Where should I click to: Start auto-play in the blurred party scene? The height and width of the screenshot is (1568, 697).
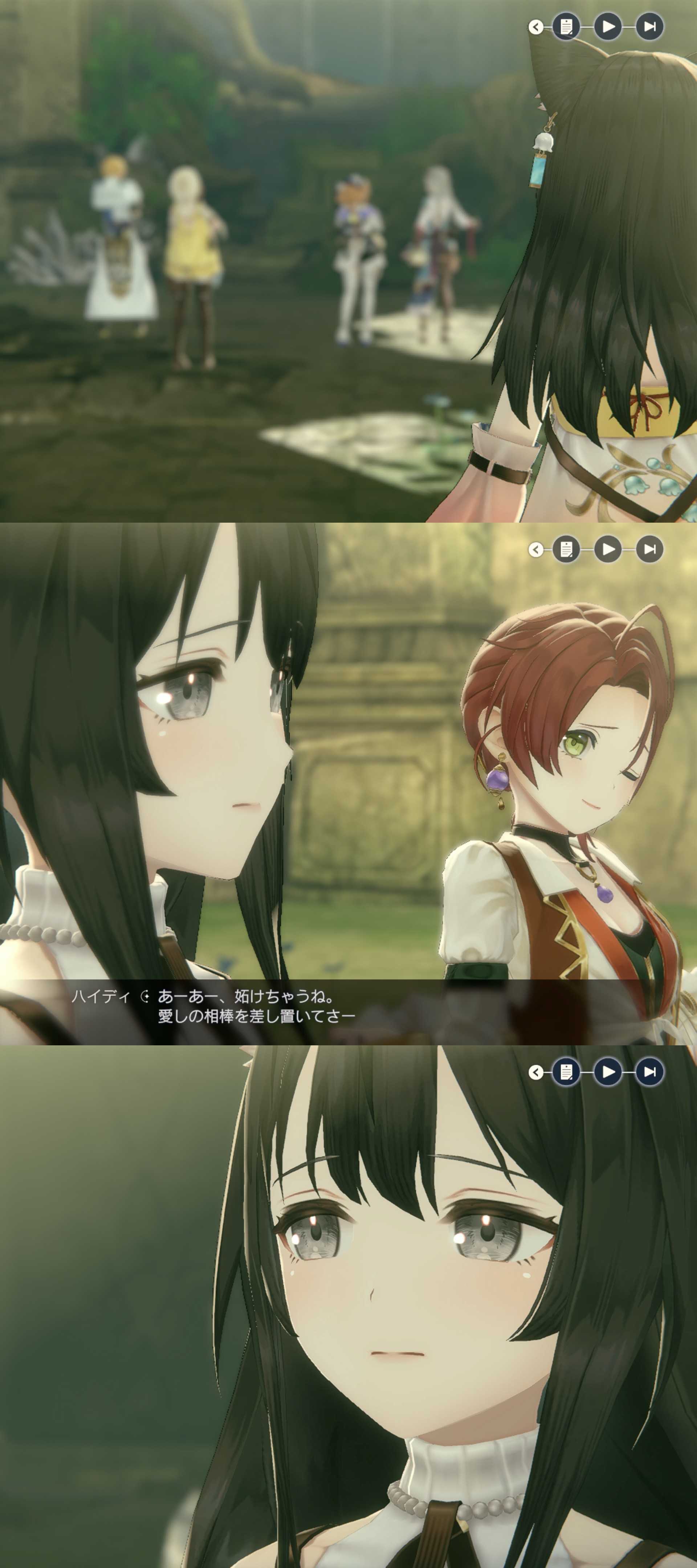(x=608, y=27)
